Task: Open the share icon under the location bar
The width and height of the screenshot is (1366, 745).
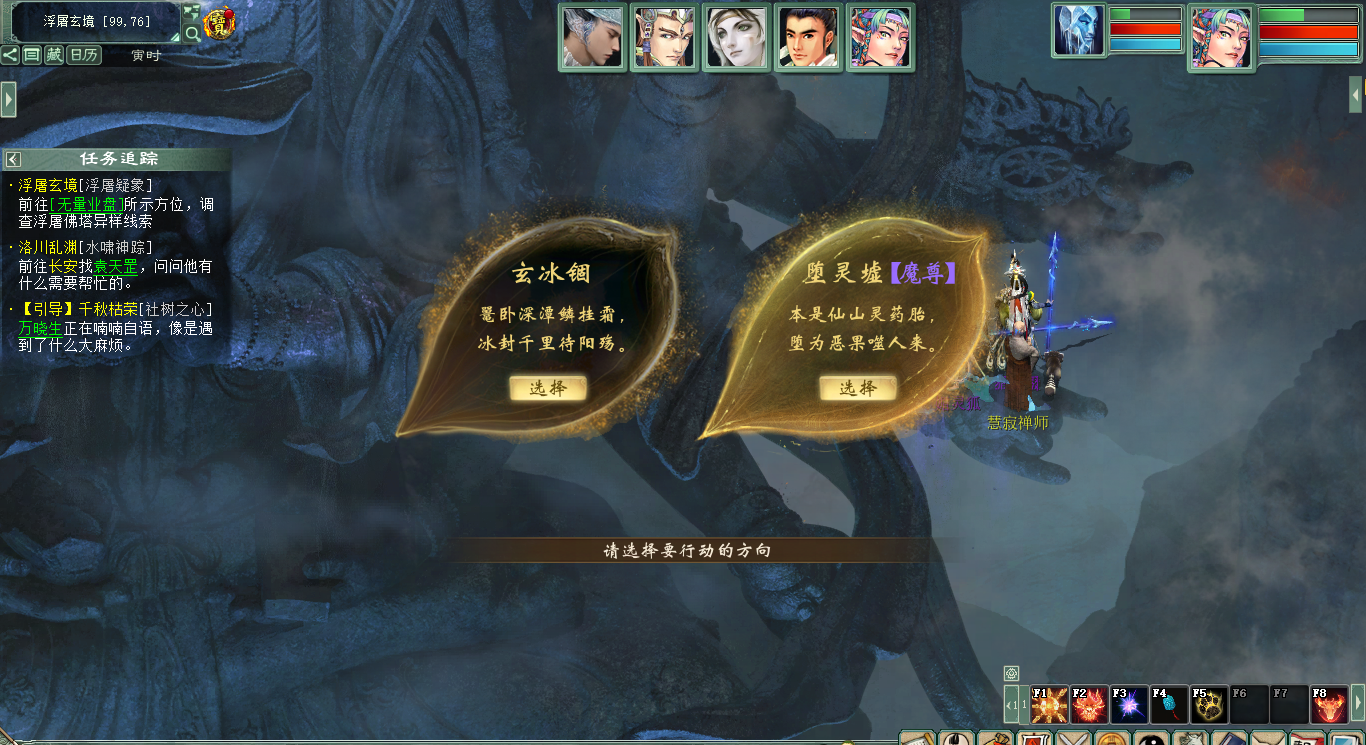Action: point(10,55)
